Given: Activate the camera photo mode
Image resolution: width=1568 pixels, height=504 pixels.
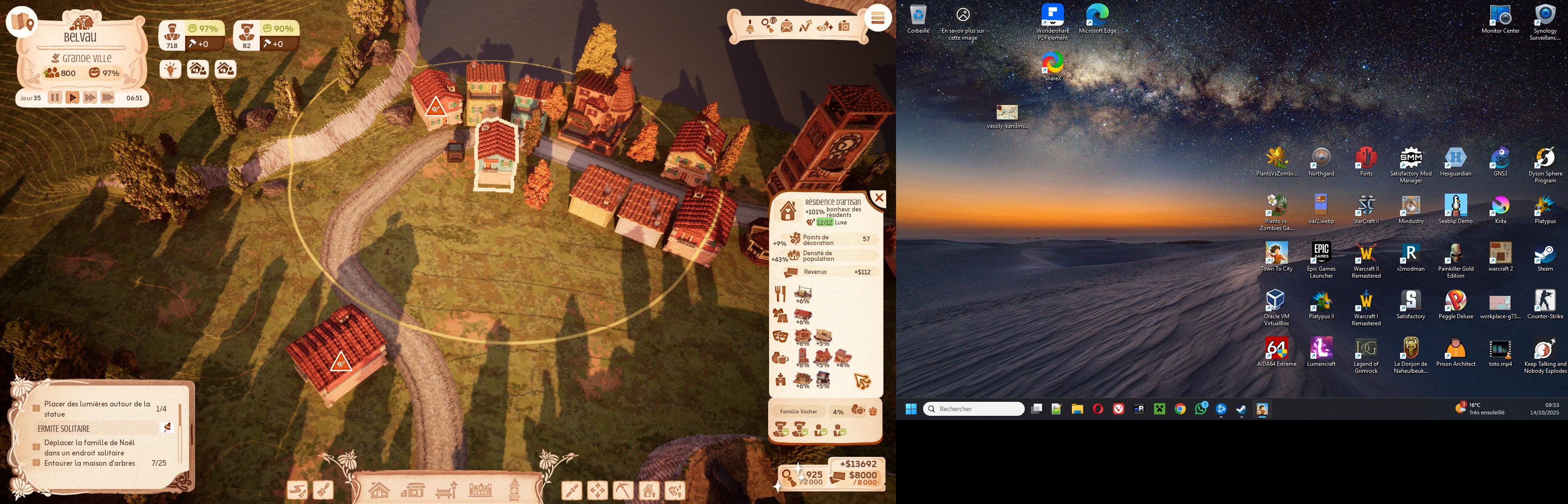Looking at the screenshot, I should pos(844,26).
